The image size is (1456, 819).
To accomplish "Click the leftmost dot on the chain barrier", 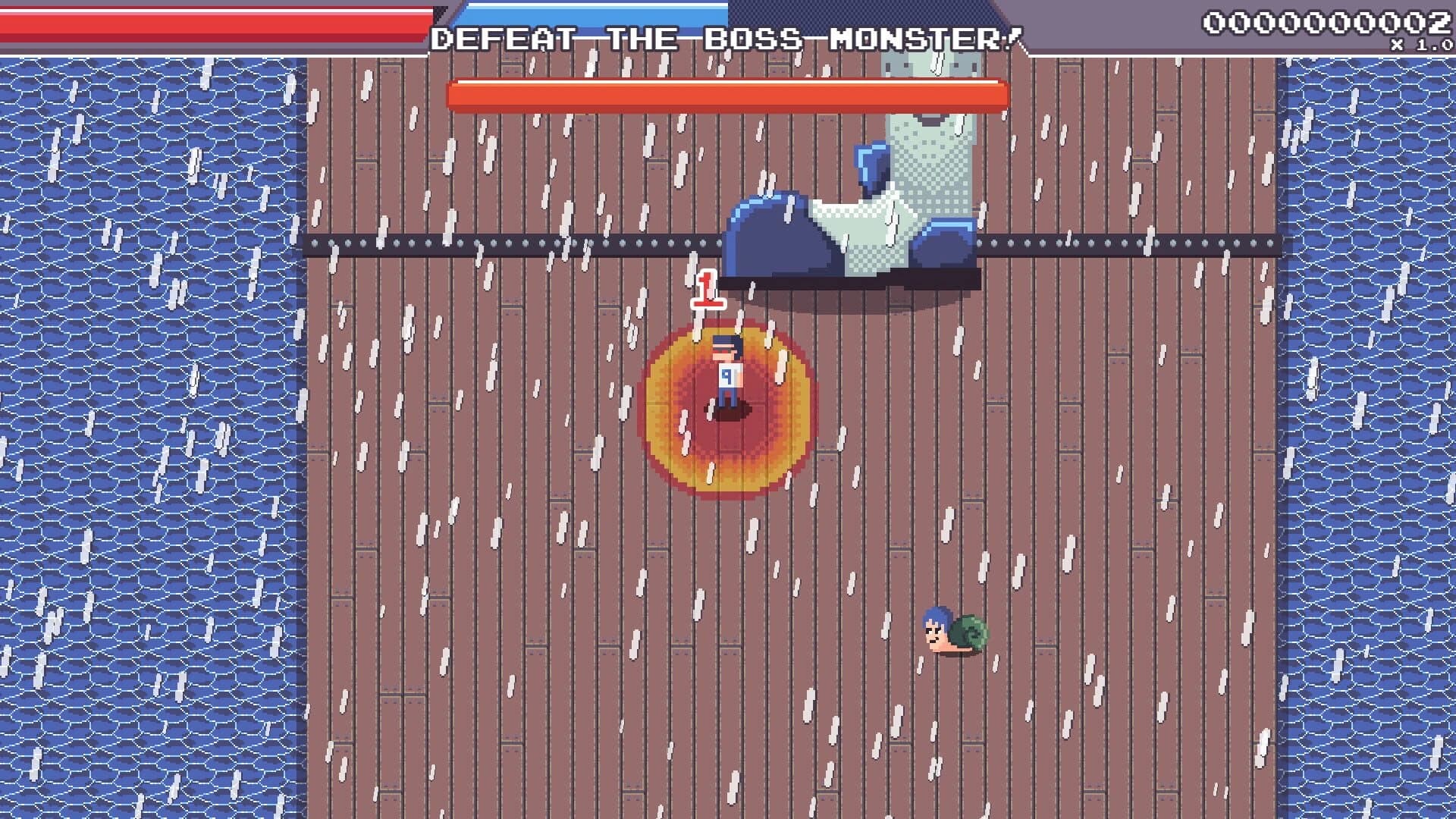I will (x=314, y=243).
